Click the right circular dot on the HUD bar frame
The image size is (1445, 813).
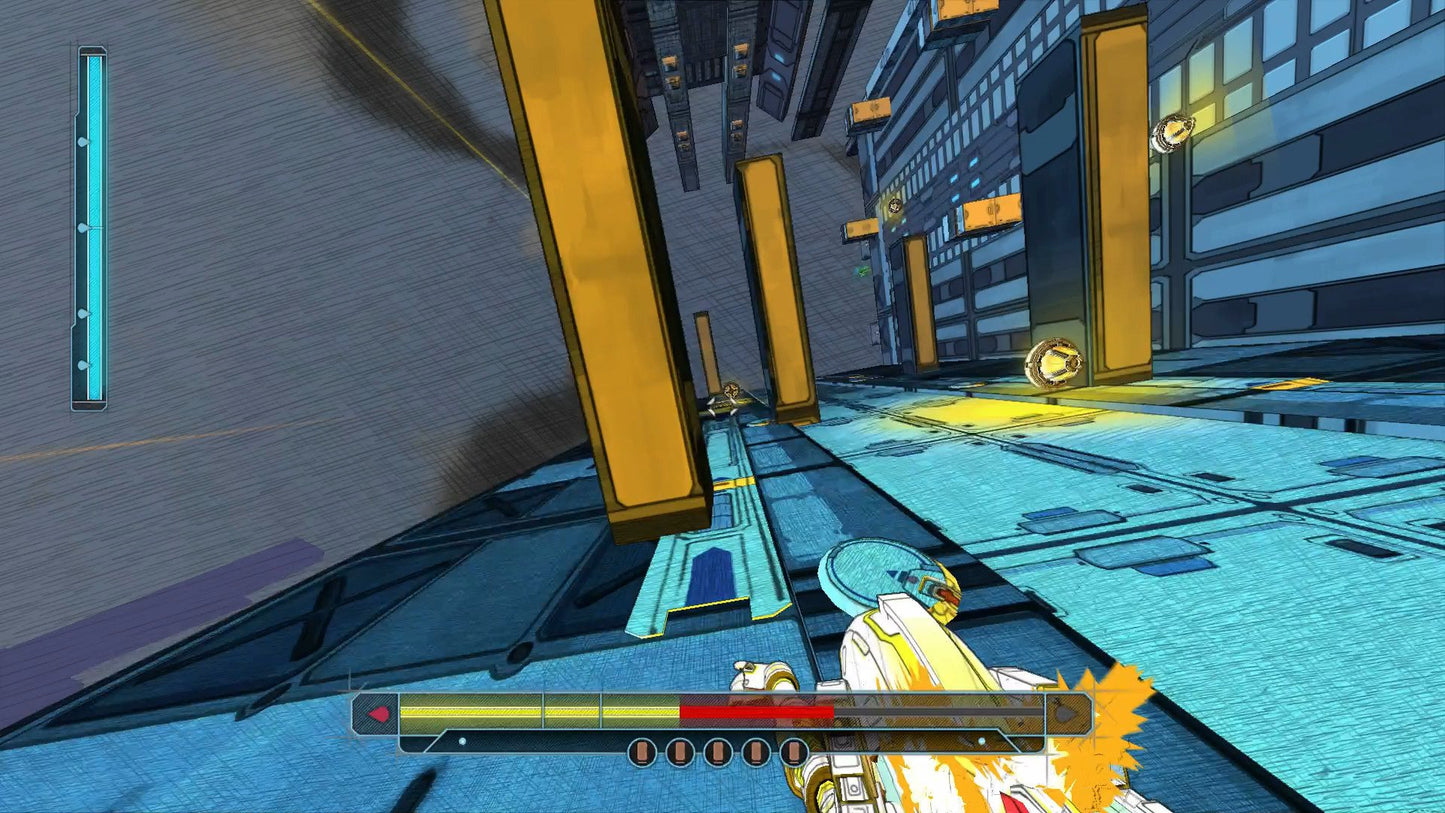[x=981, y=742]
